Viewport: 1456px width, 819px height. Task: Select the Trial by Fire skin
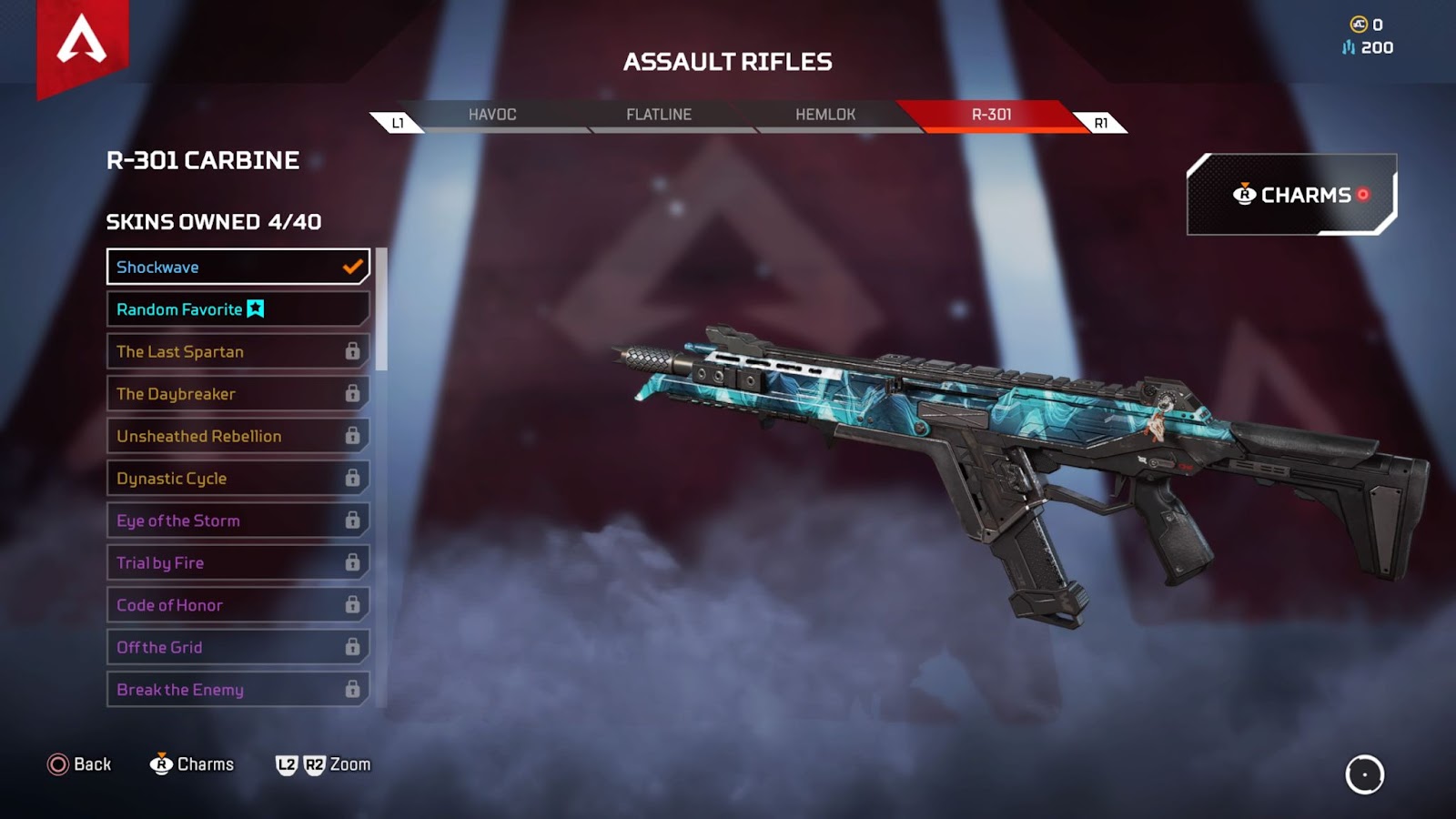pos(238,562)
